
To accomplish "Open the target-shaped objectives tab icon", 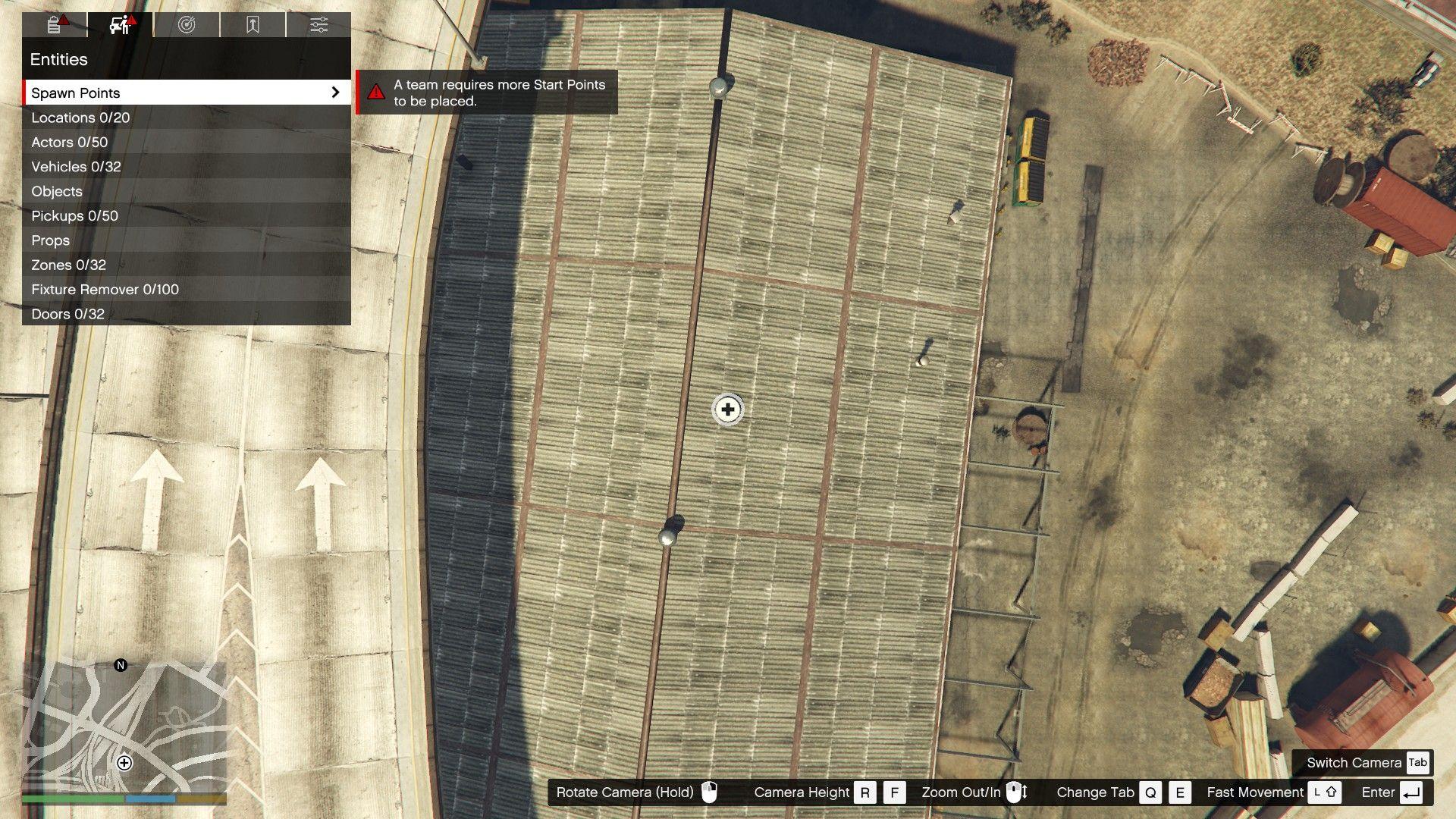I will point(187,24).
